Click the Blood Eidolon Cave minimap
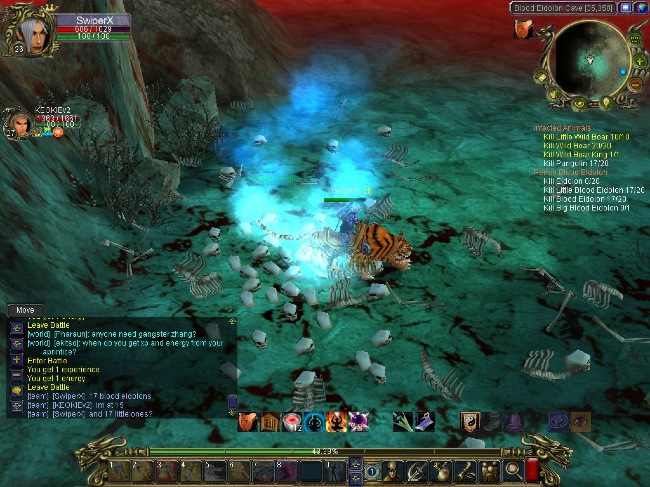Viewport: 650px width, 487px height. pyautogui.click(x=587, y=58)
